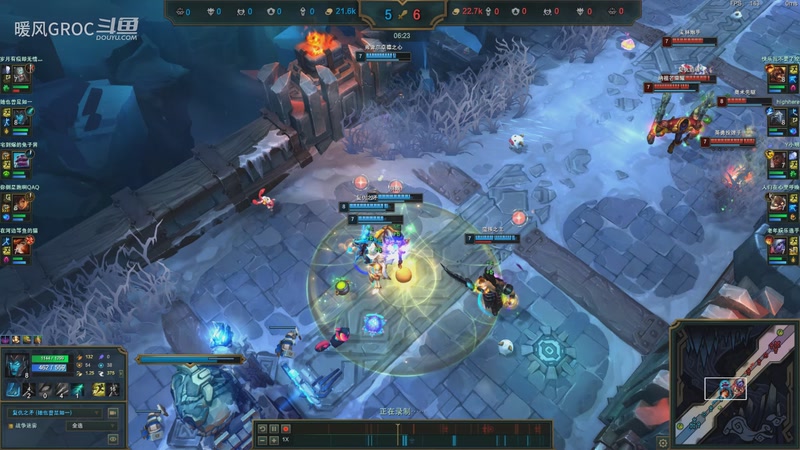Open the fog of war team dropdown
The width and height of the screenshot is (800, 450).
(x=91, y=425)
